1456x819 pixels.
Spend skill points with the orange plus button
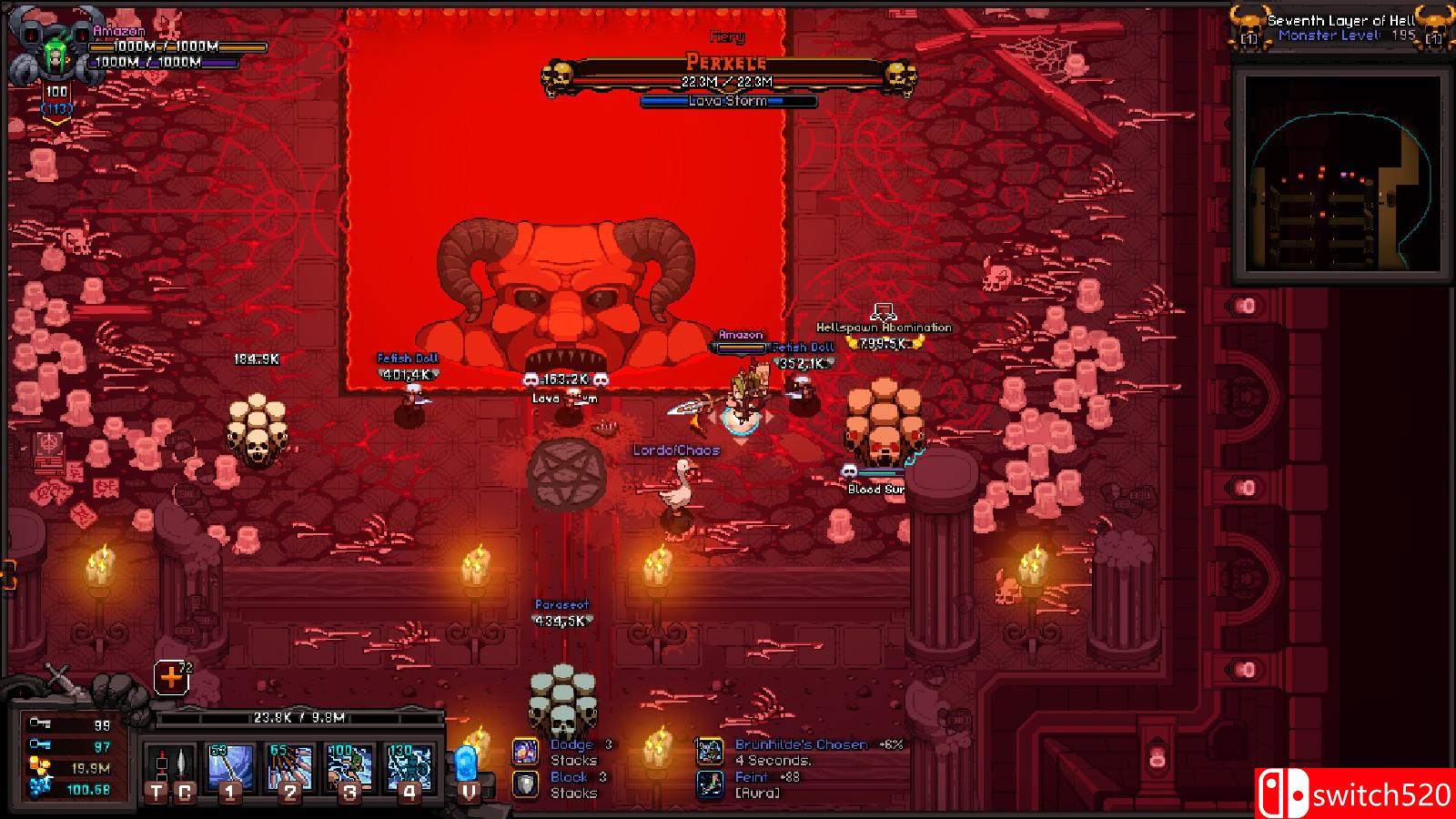point(169,675)
